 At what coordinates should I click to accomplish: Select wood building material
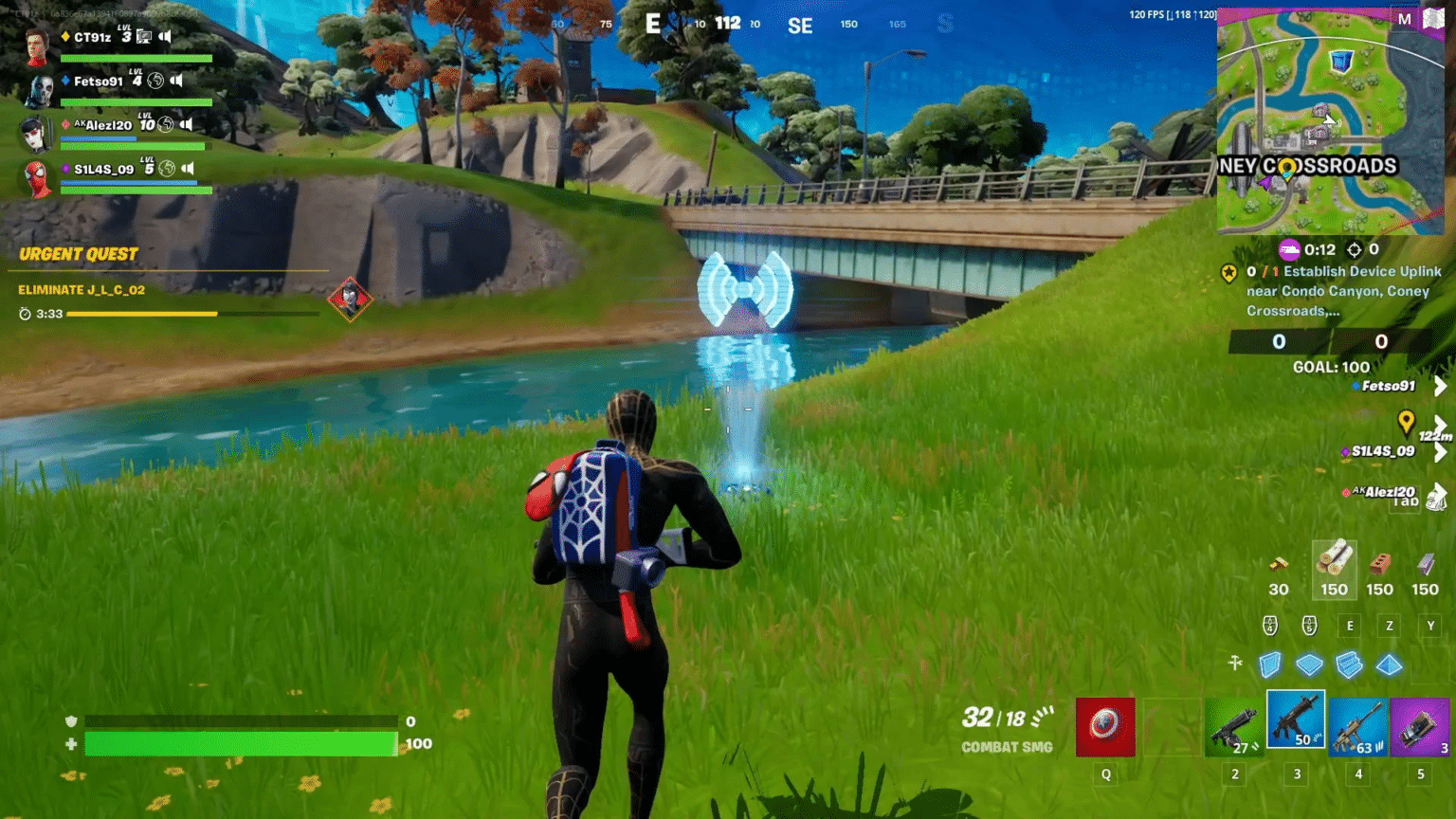[1334, 567]
